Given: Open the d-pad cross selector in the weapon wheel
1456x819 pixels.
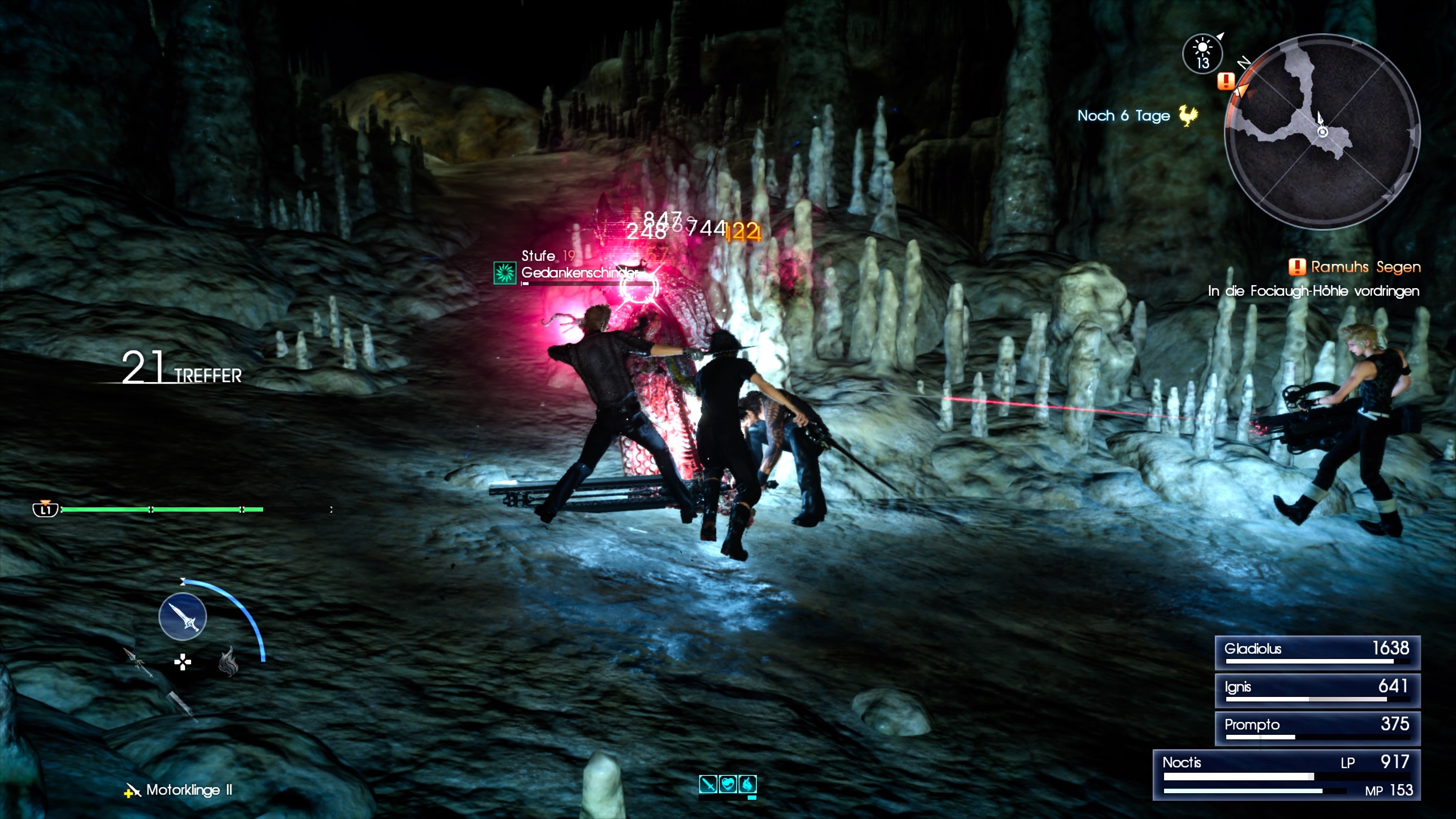Looking at the screenshot, I should click(x=183, y=663).
